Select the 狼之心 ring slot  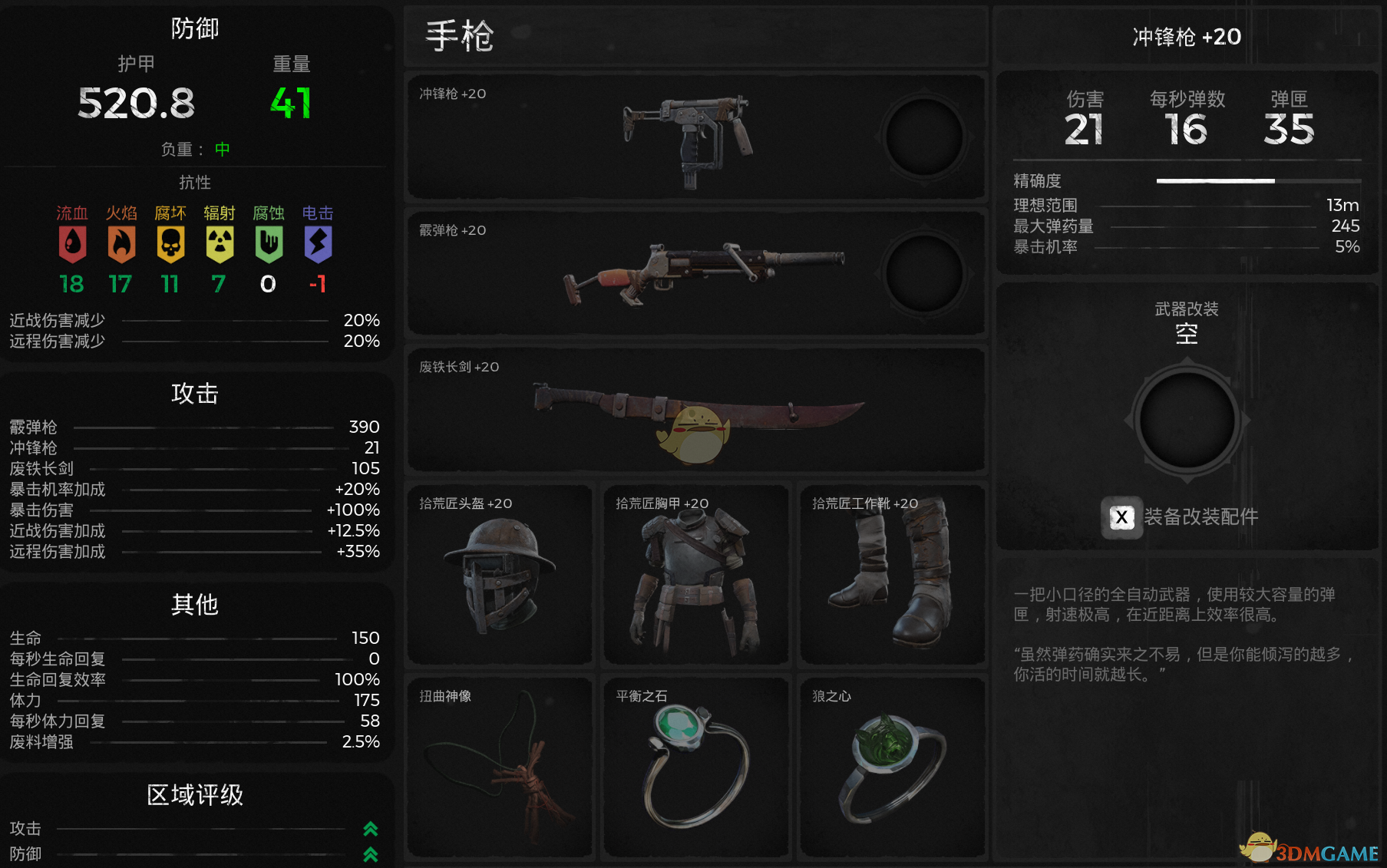[x=892, y=766]
